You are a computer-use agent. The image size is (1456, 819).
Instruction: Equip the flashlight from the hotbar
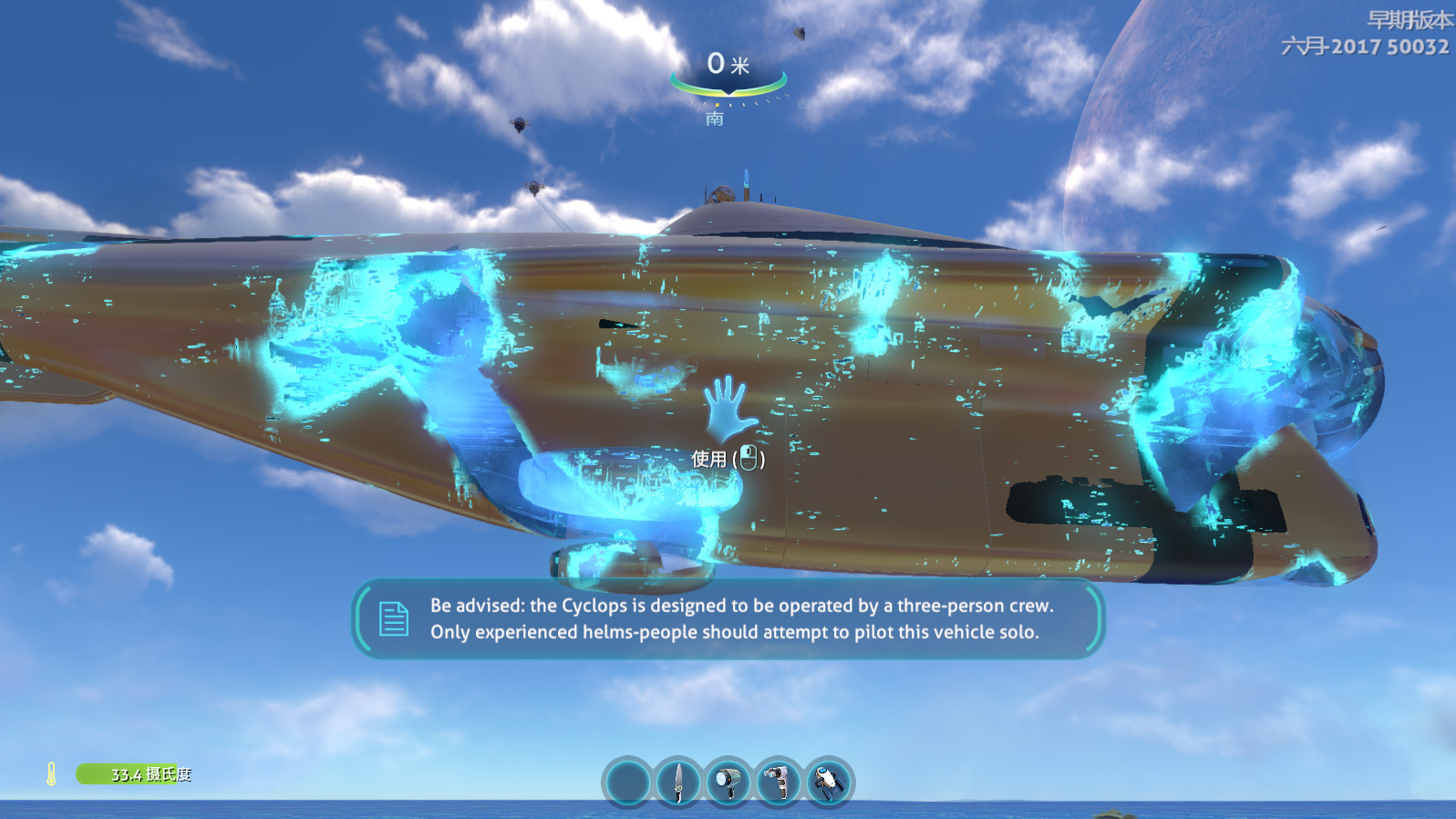pyautogui.click(x=728, y=783)
